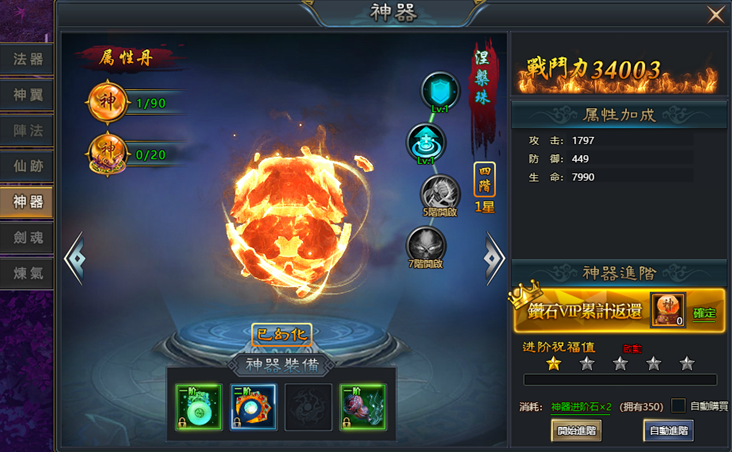Select the 陣法 tab

pos(28,131)
